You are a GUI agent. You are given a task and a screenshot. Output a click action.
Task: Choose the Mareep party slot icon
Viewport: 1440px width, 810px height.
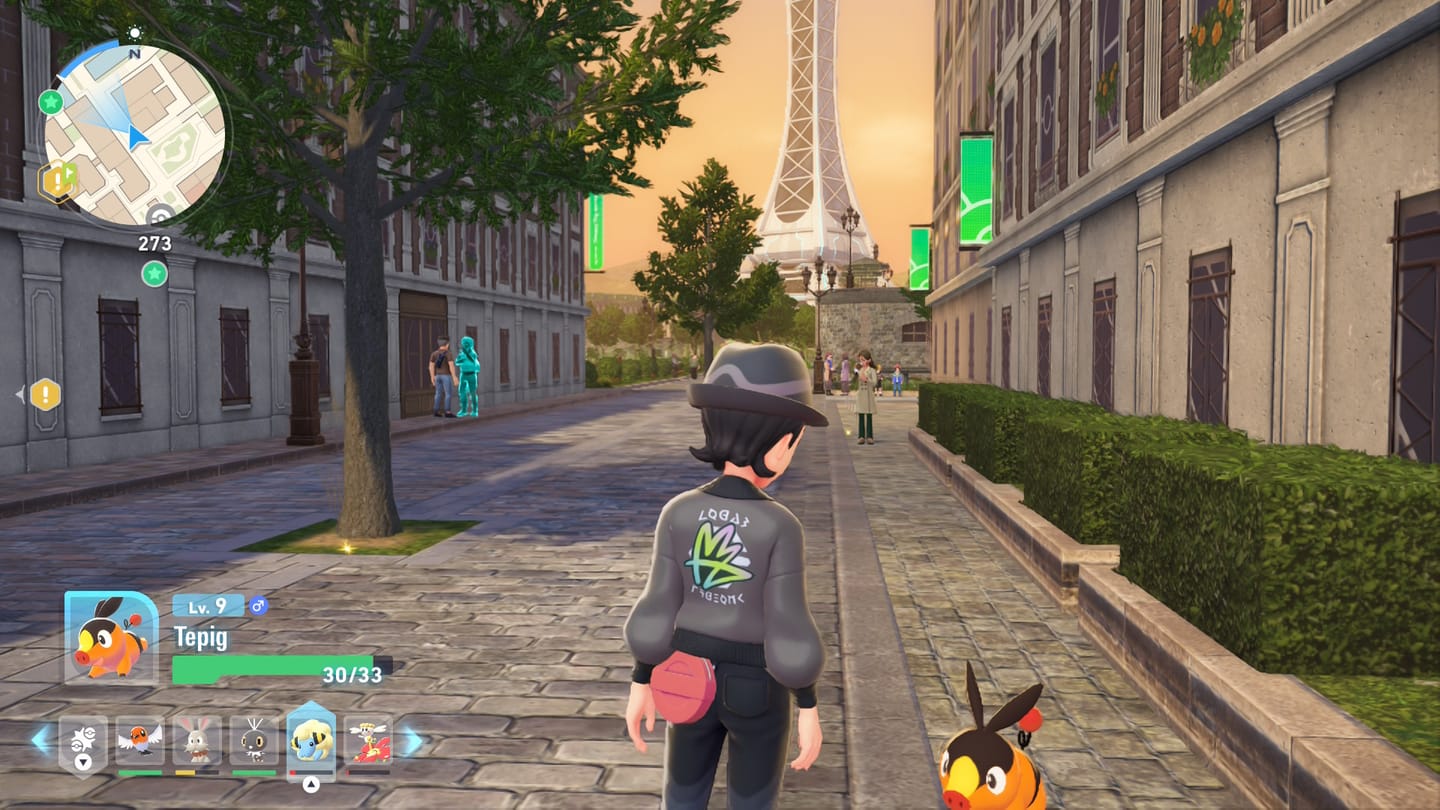coord(311,743)
